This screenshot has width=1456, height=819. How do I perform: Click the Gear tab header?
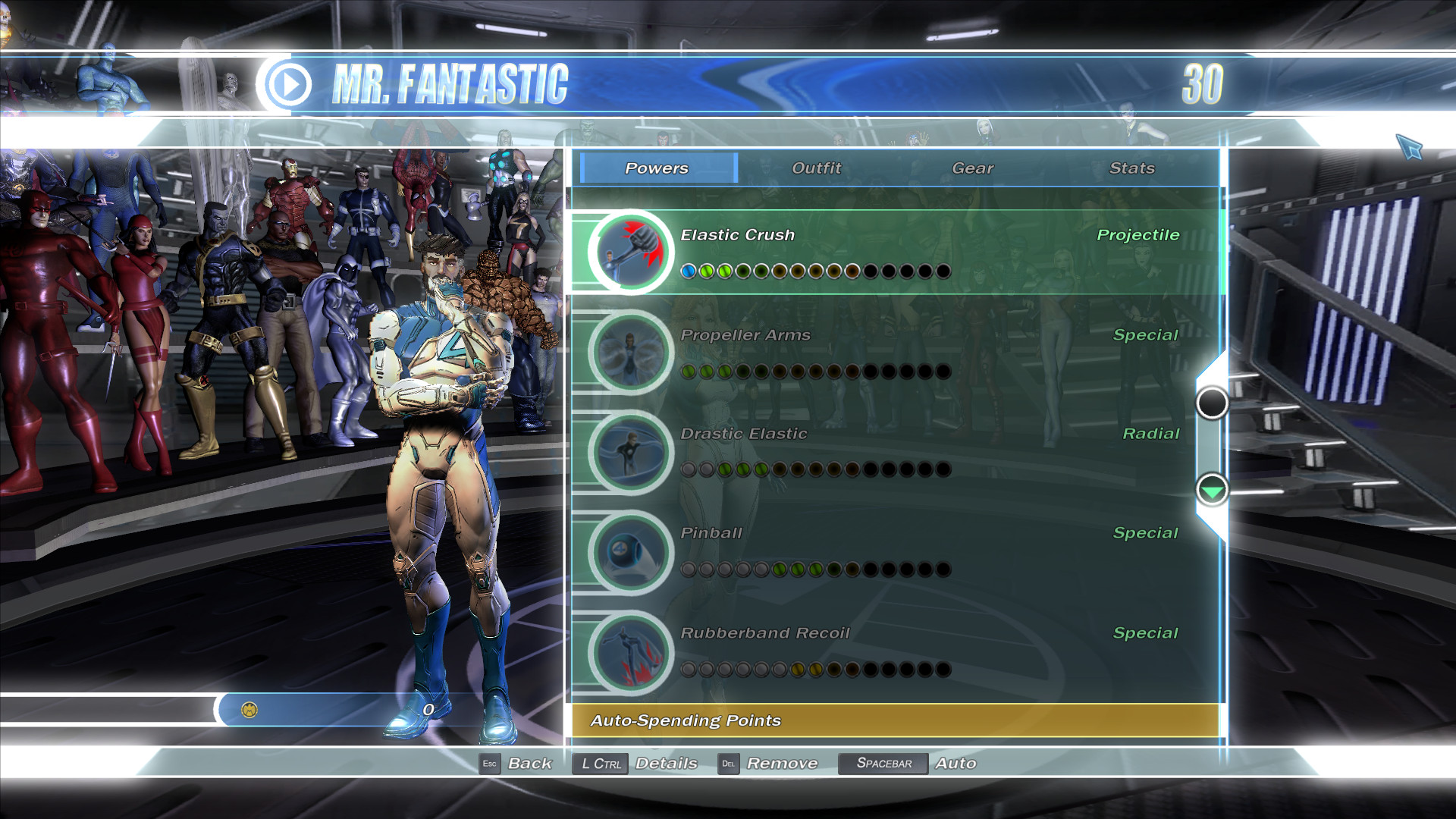point(973,168)
